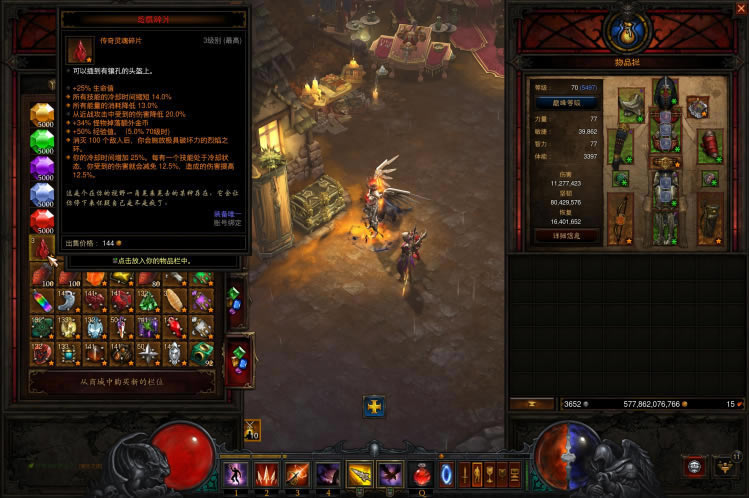Select the white diamond gem stack
This screenshot has height=498, width=749.
pos(42,193)
